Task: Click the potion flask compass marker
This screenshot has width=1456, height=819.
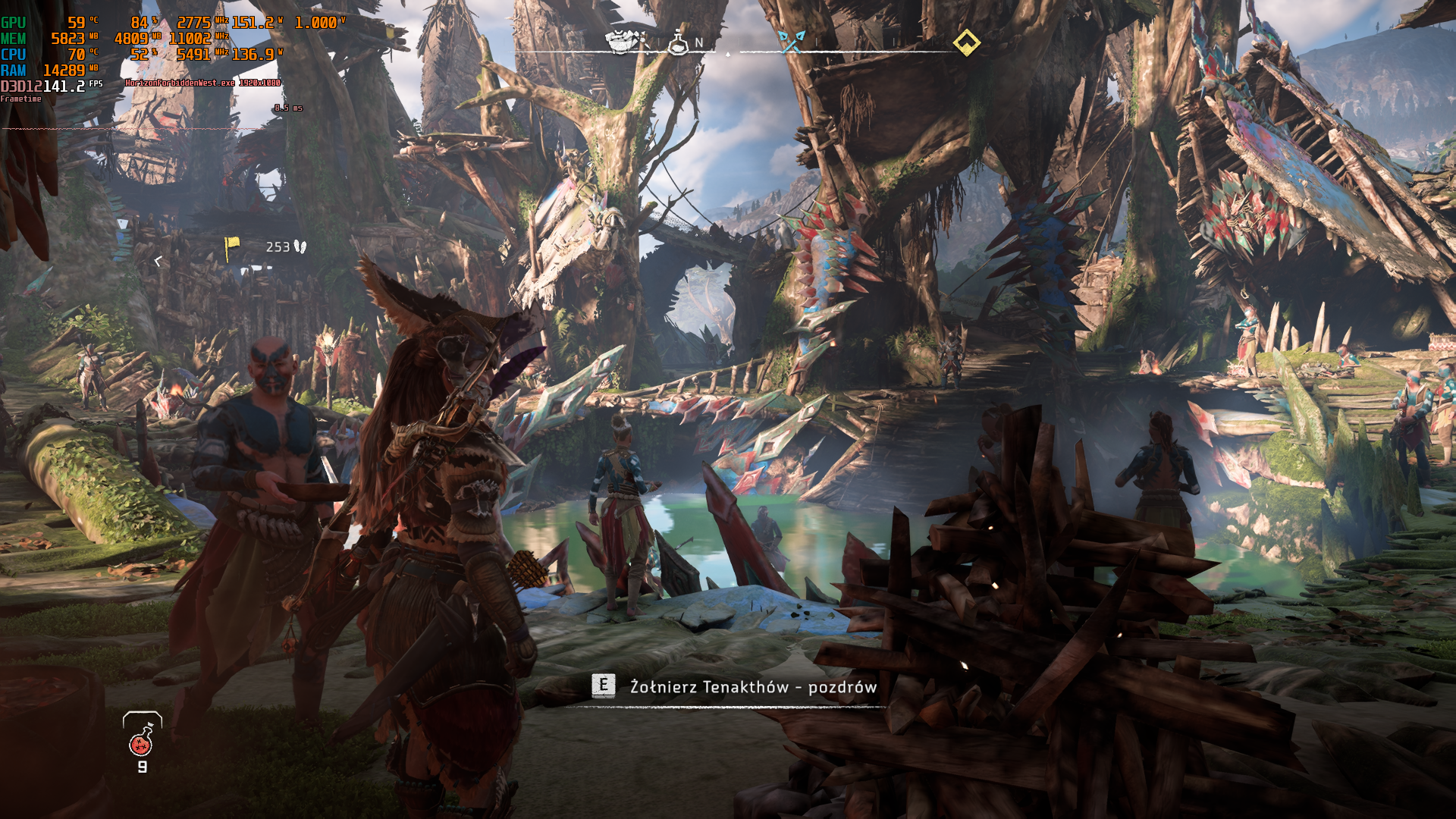Action: (x=677, y=42)
